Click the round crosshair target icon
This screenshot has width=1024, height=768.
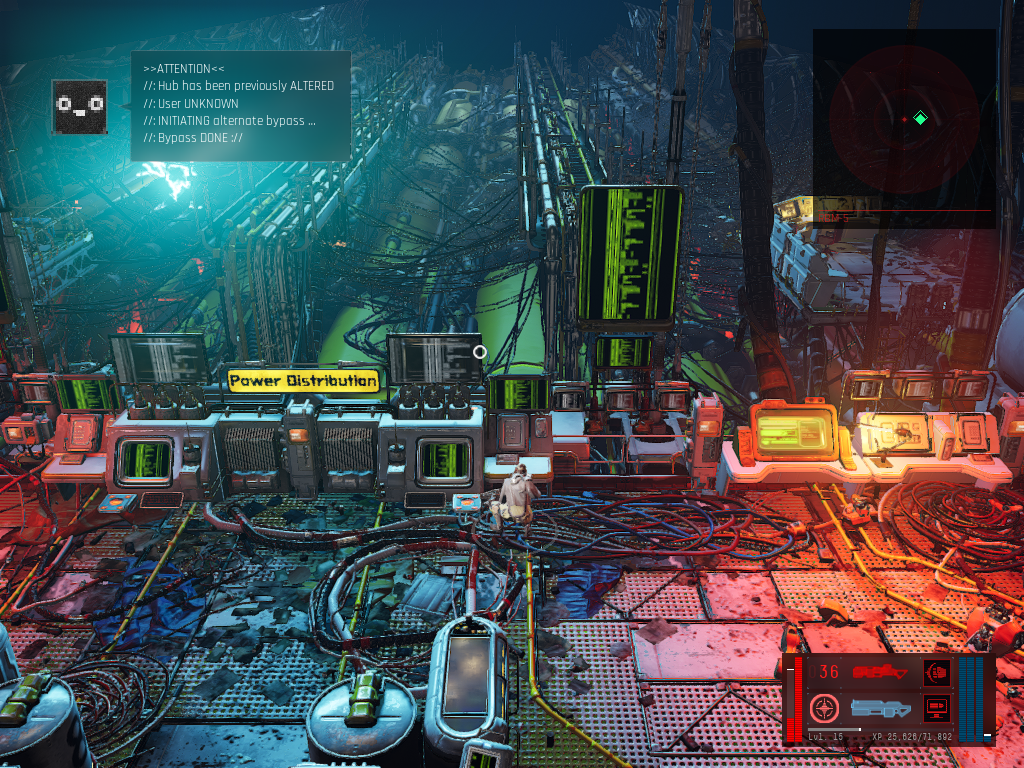click(824, 709)
